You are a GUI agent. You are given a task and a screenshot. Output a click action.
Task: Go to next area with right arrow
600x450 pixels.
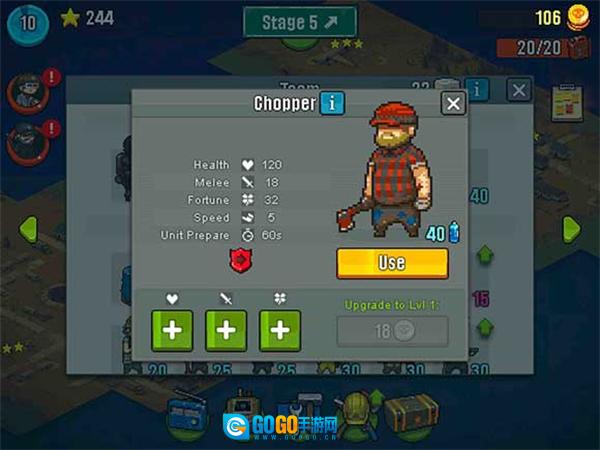571,228
